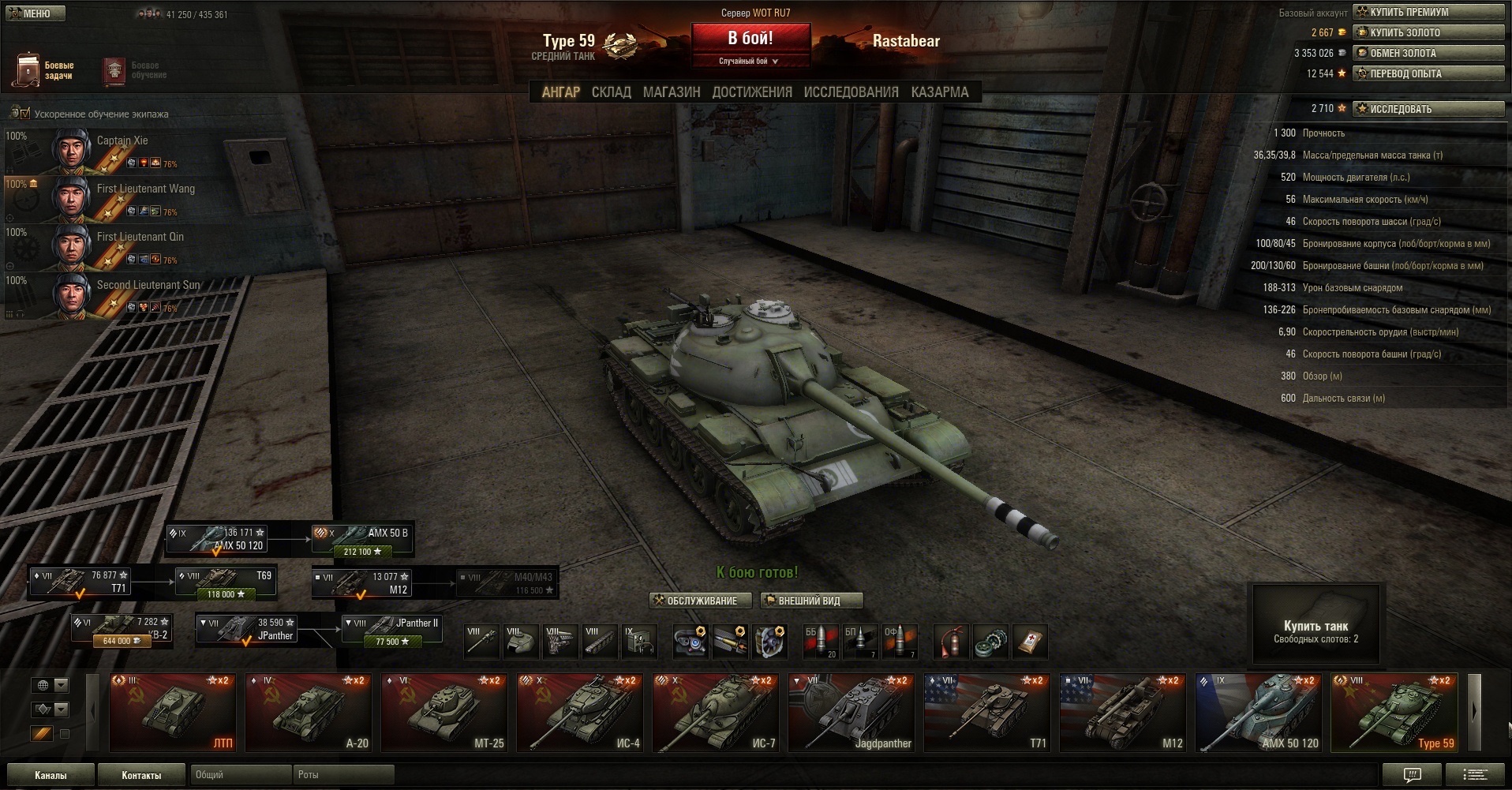Viewport: 1512px width, 790px height.
Task: Click the ИССЛЕДОВАТЬ button
Action: coord(1428,109)
